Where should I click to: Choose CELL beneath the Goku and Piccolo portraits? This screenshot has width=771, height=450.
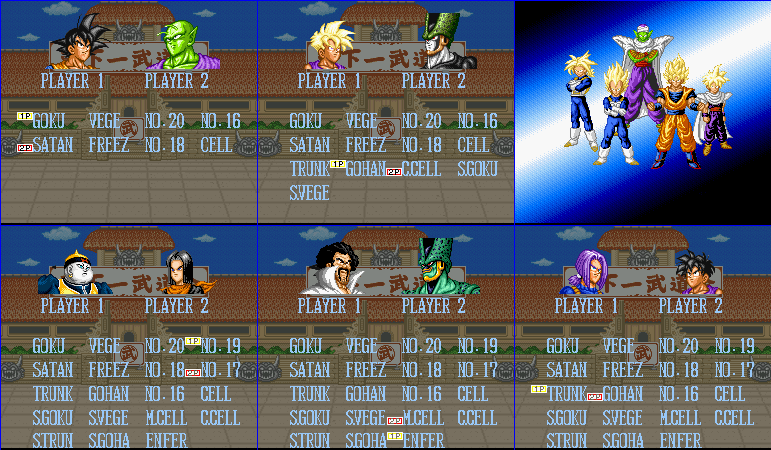[216, 145]
